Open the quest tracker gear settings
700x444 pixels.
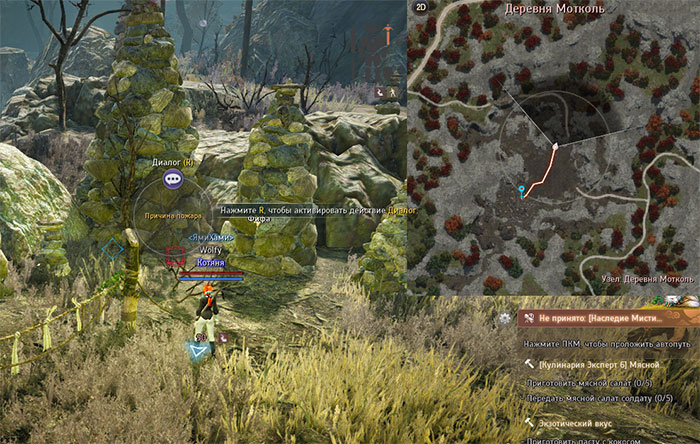coord(504,318)
